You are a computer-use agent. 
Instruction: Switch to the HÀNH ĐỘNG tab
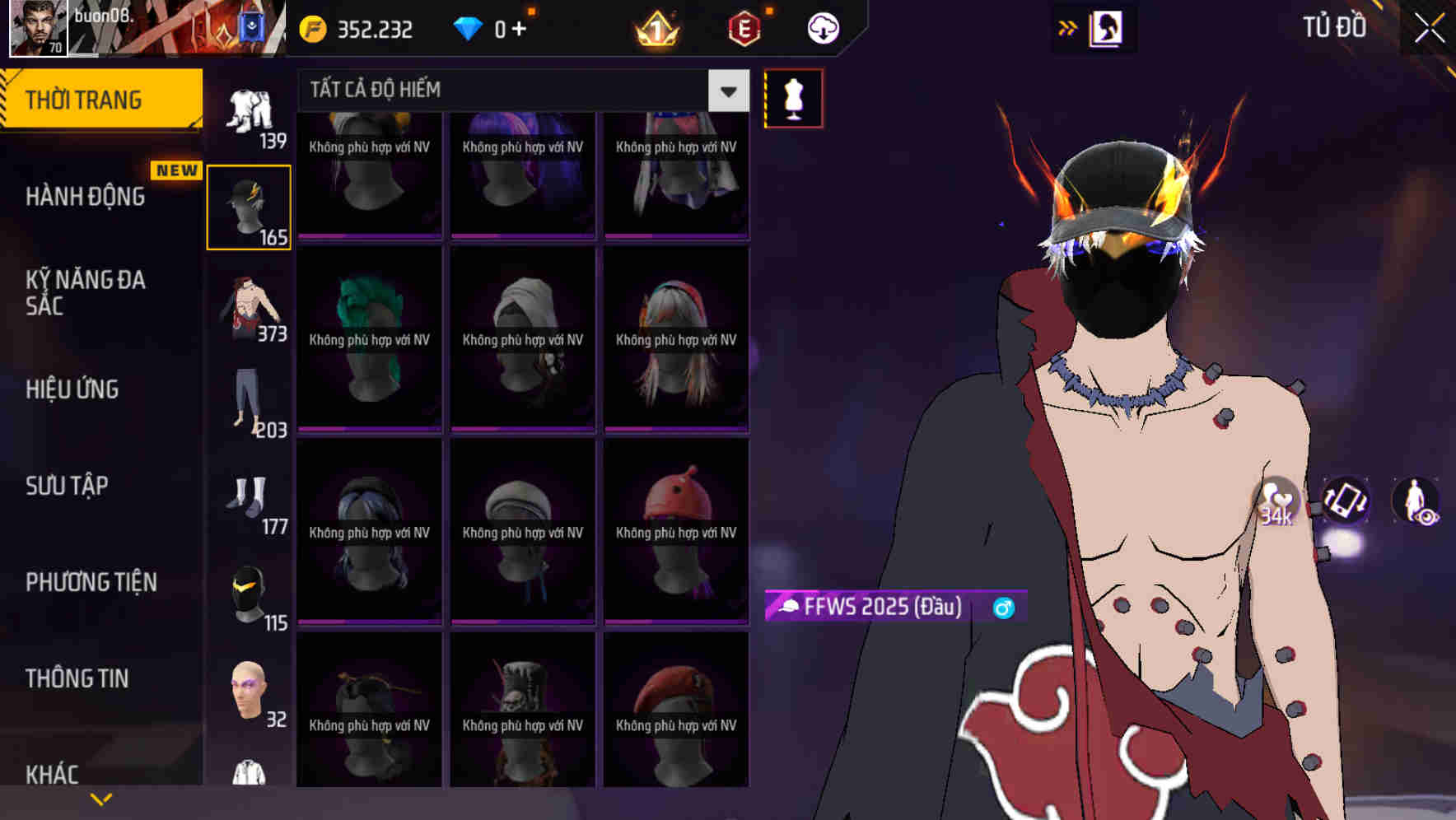[x=86, y=196]
